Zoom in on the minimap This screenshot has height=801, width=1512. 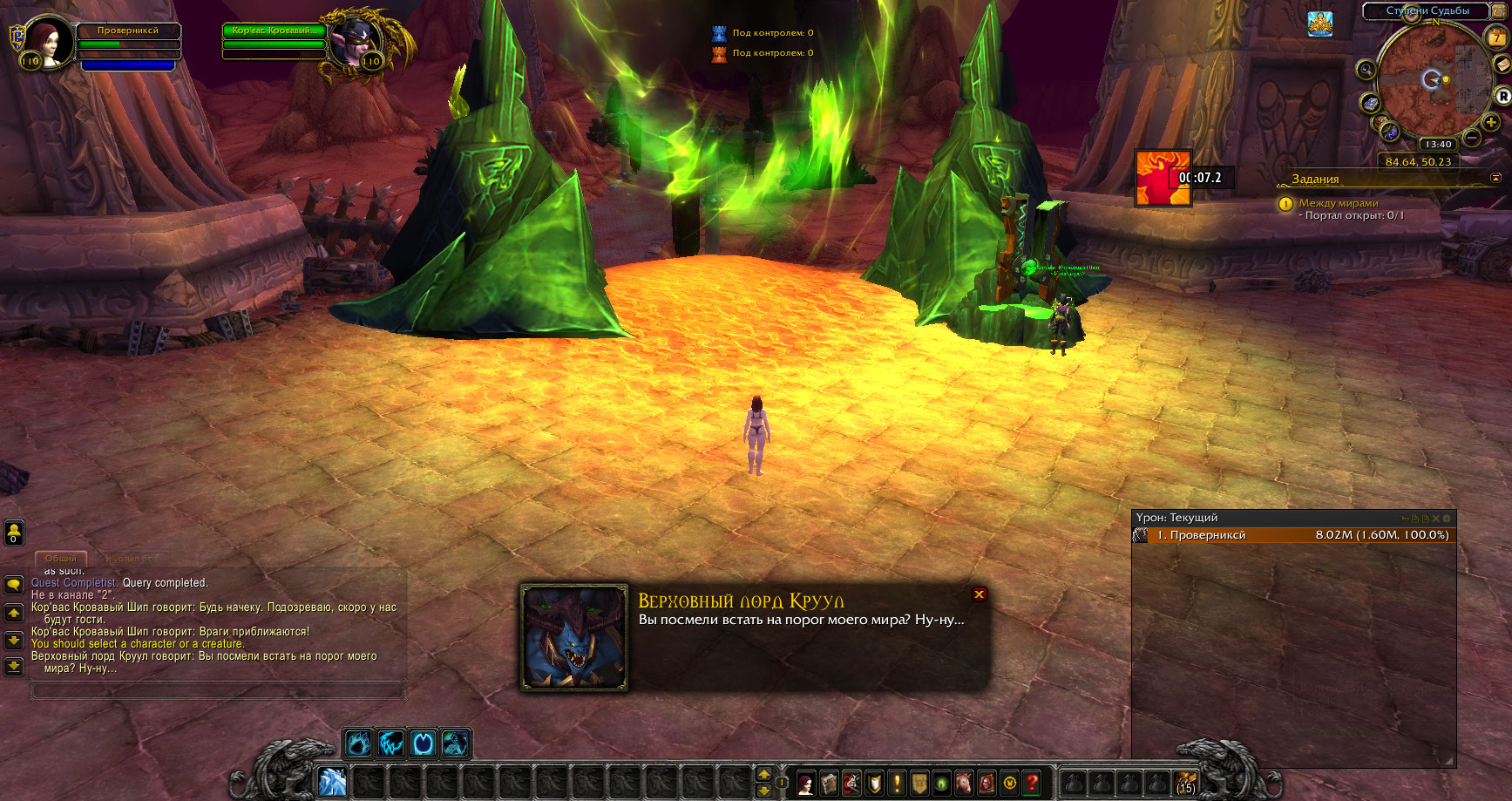pos(1491,122)
